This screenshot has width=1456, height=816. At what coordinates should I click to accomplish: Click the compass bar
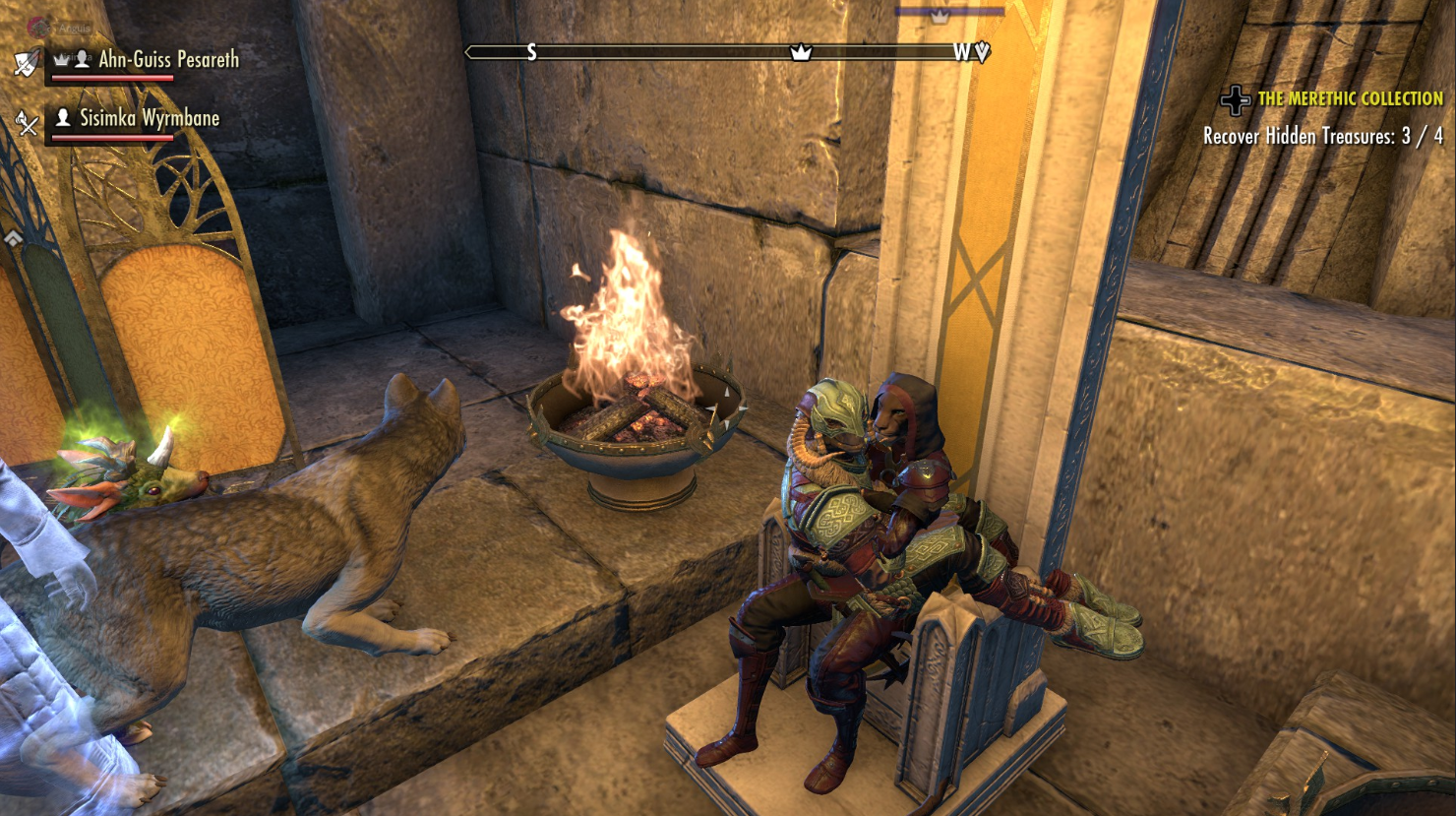coord(669,52)
